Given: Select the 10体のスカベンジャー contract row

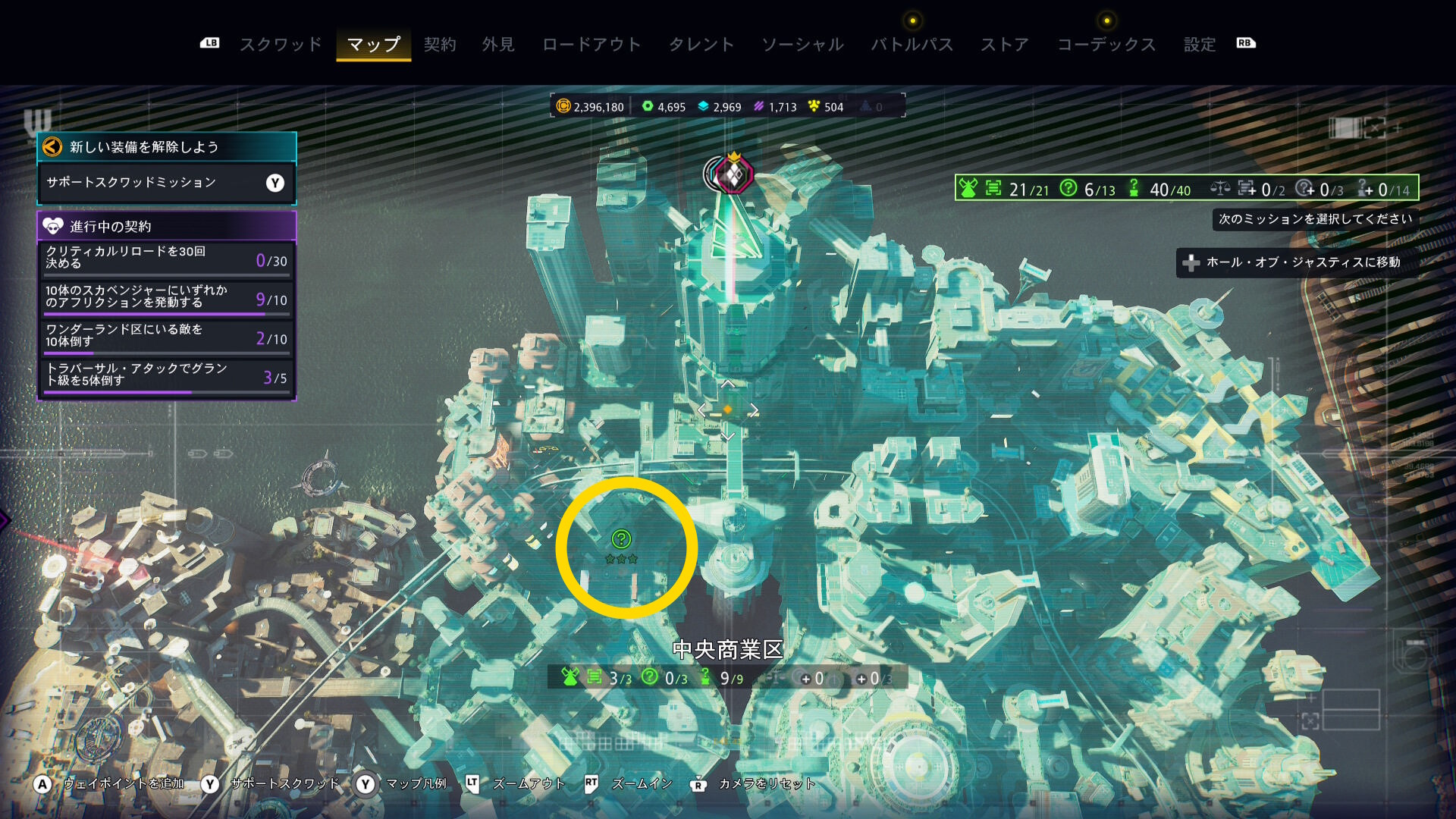Looking at the screenshot, I should click(x=166, y=297).
